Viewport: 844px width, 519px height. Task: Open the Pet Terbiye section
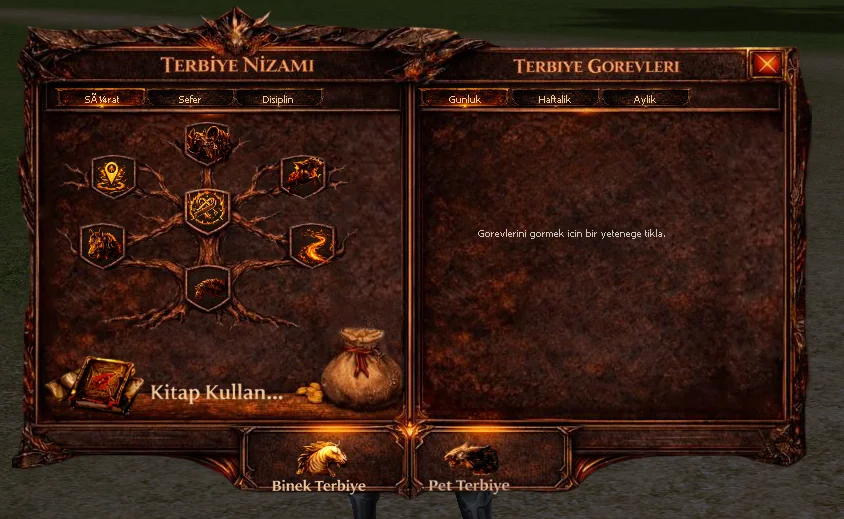469,466
